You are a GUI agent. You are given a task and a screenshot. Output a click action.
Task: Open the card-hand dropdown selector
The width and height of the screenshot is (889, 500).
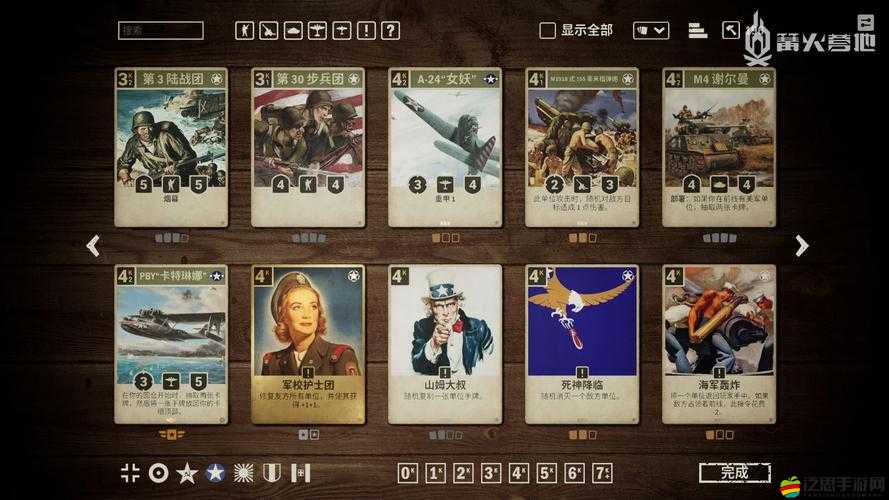(x=651, y=31)
